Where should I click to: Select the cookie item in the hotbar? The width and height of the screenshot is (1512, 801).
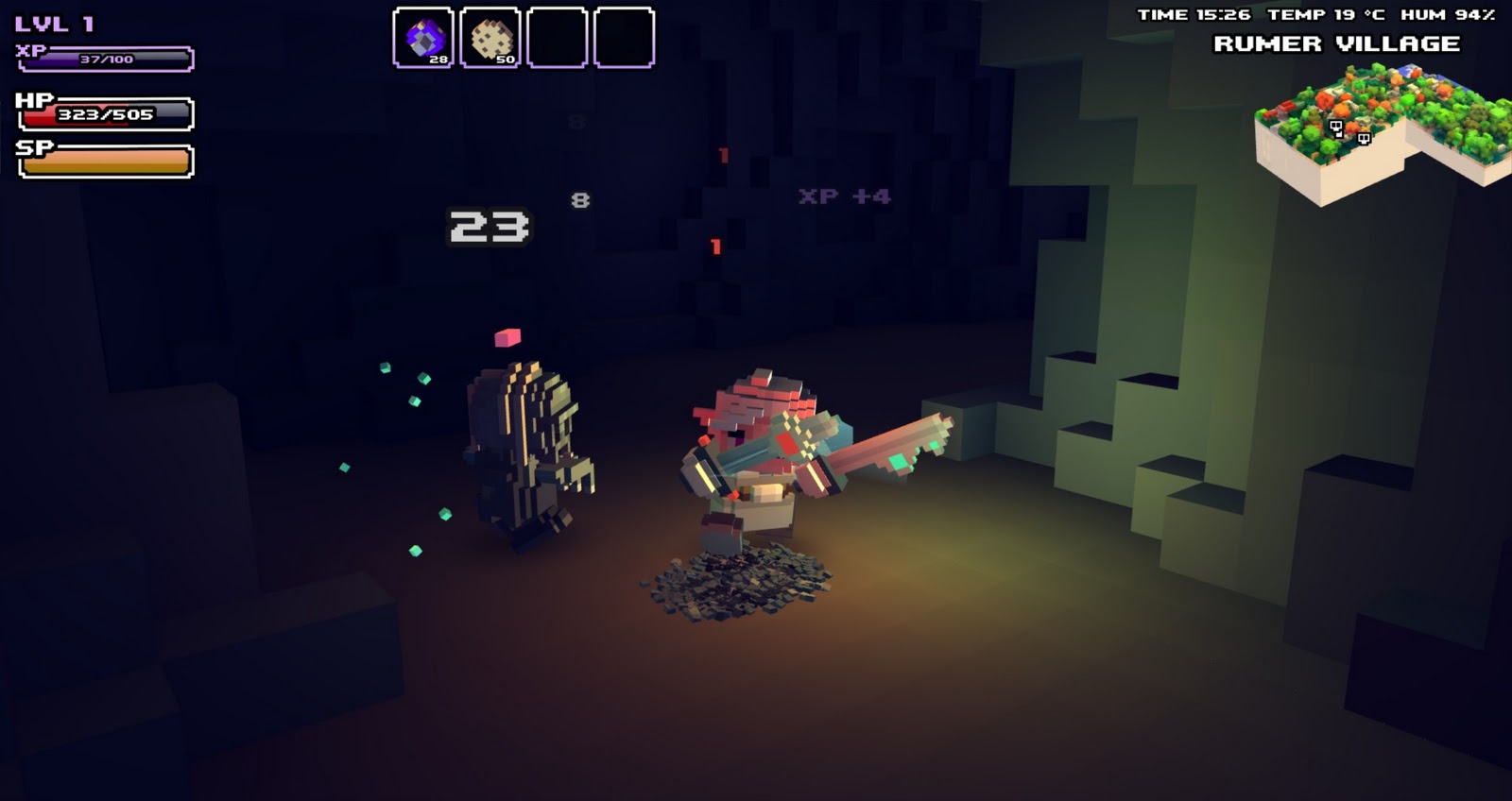(490, 35)
